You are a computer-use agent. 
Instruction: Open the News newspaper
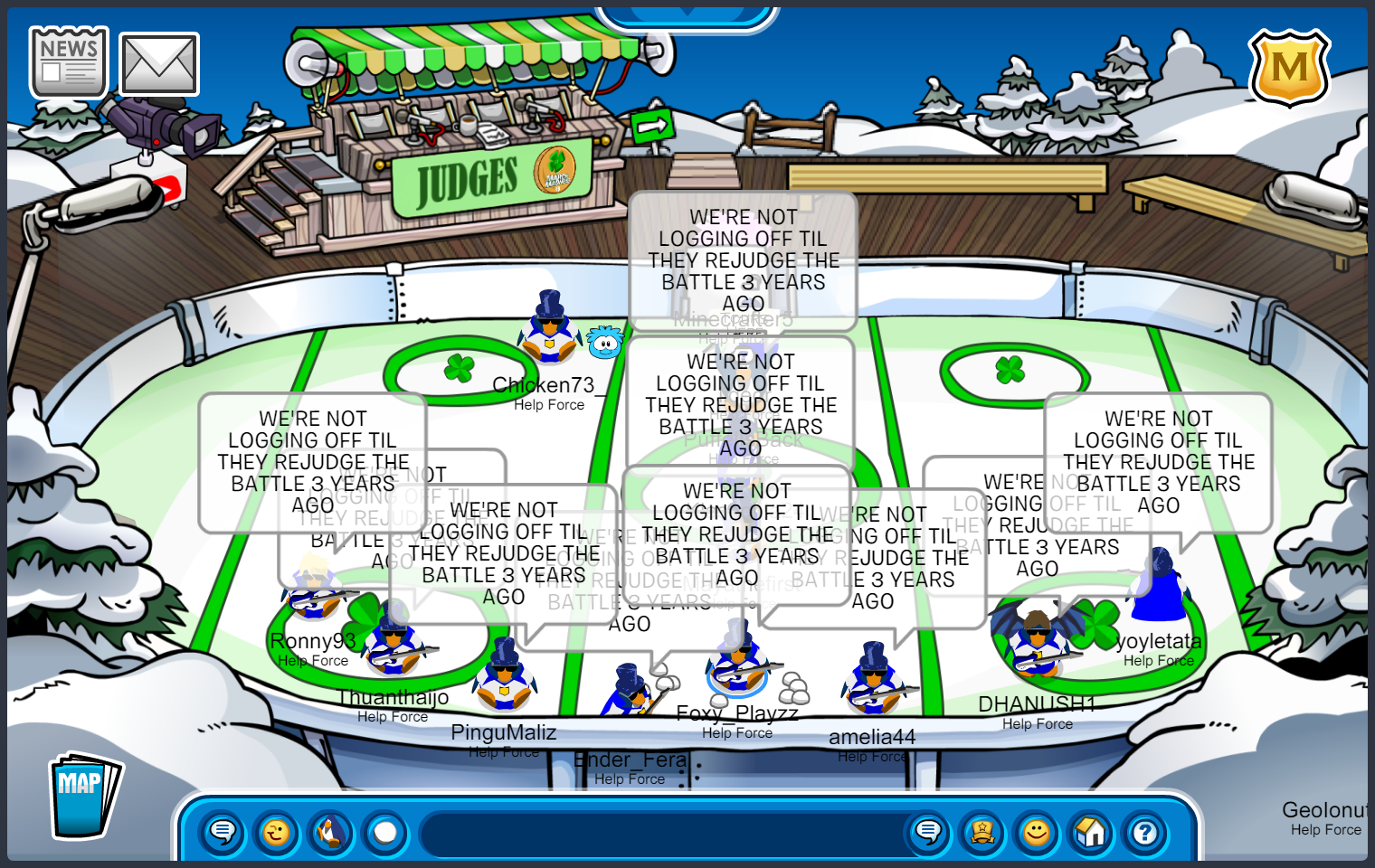69,61
